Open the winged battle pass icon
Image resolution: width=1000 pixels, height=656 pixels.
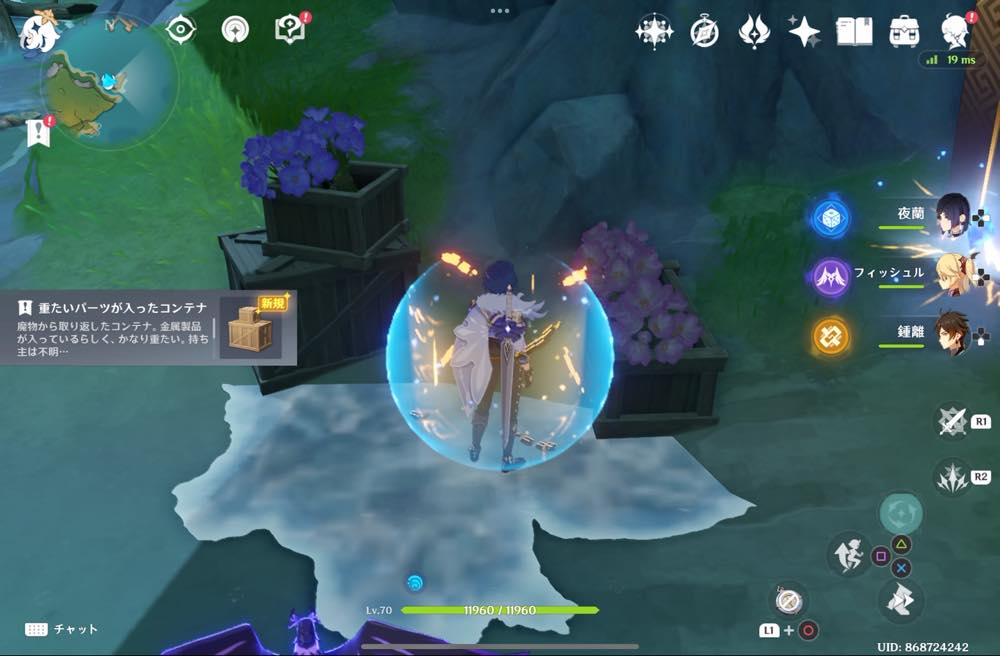point(753,32)
